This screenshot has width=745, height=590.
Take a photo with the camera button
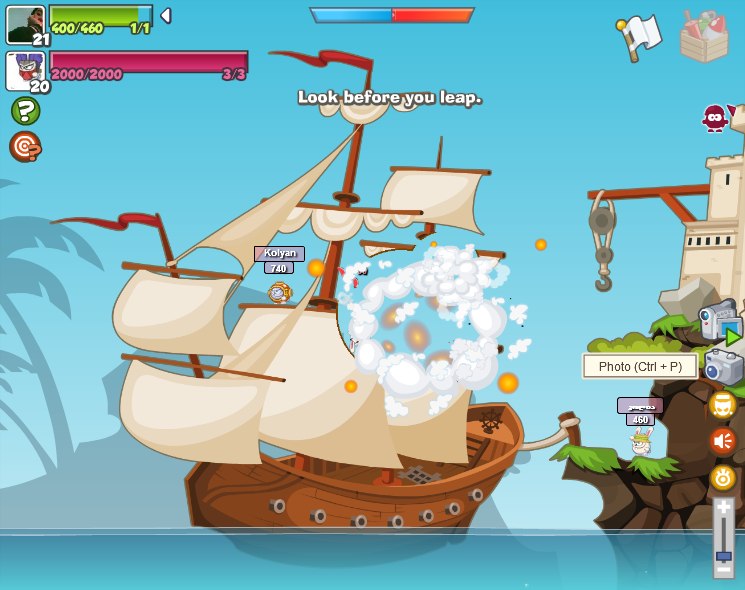coord(723,367)
